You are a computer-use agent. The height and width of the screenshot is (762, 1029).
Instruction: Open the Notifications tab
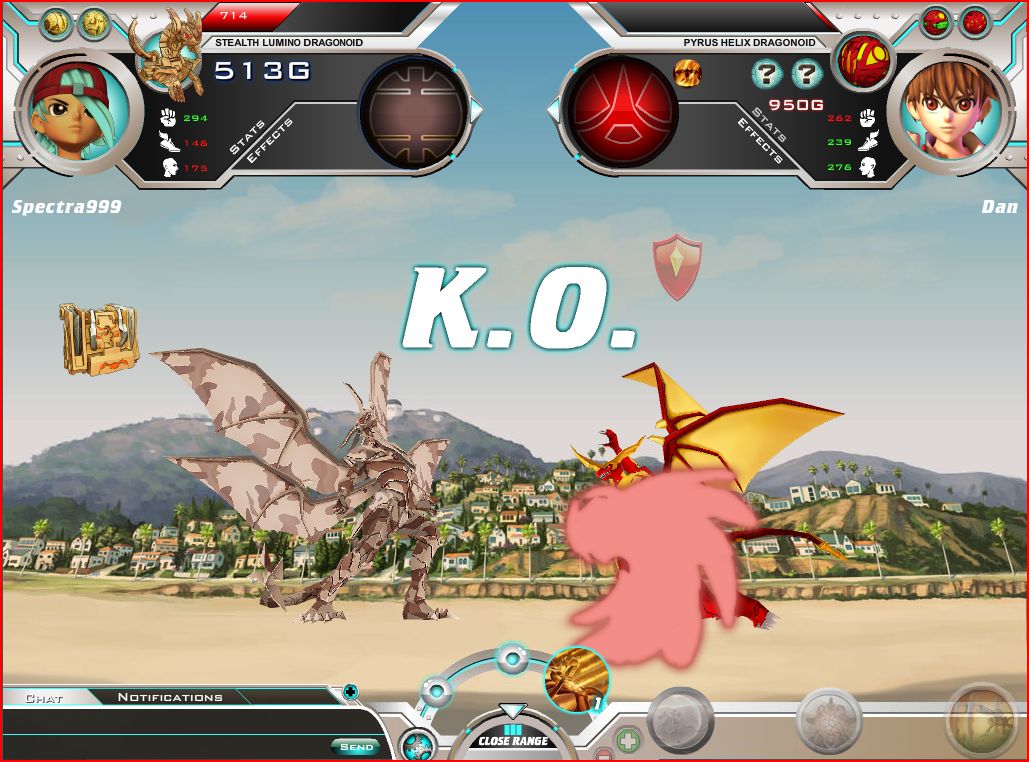coord(170,697)
